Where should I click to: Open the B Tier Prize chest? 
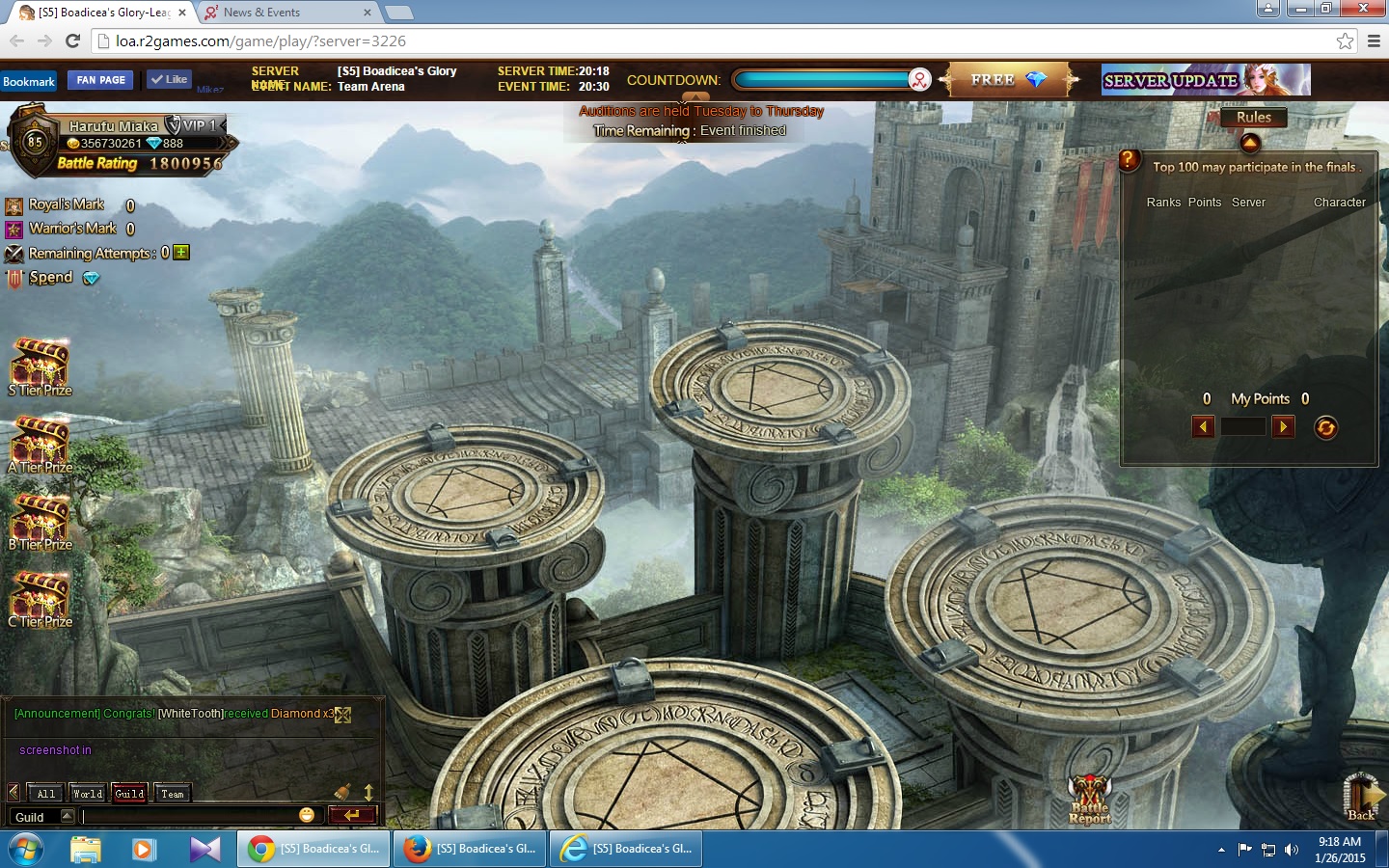click(40, 520)
